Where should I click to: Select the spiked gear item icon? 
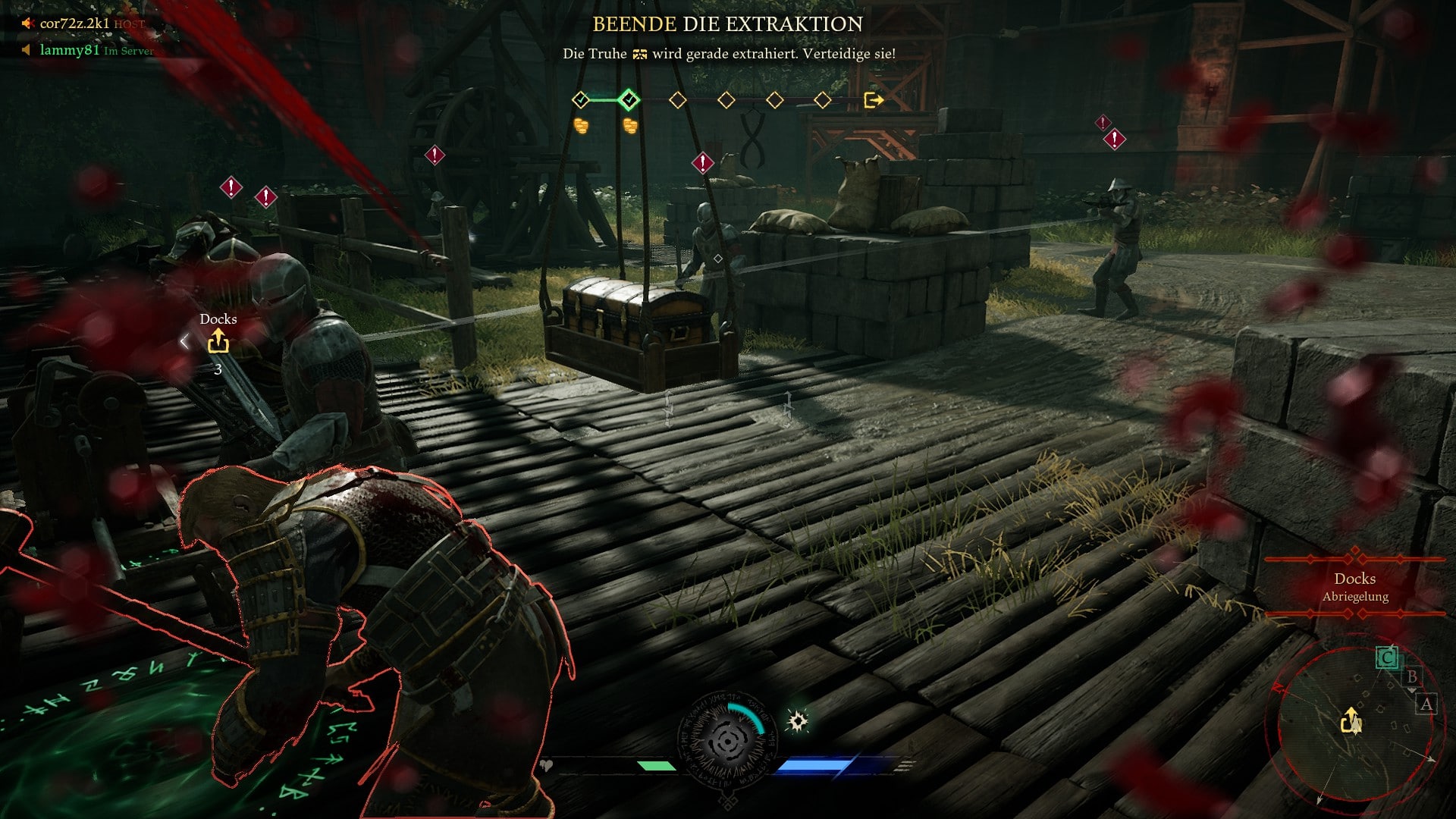click(798, 720)
